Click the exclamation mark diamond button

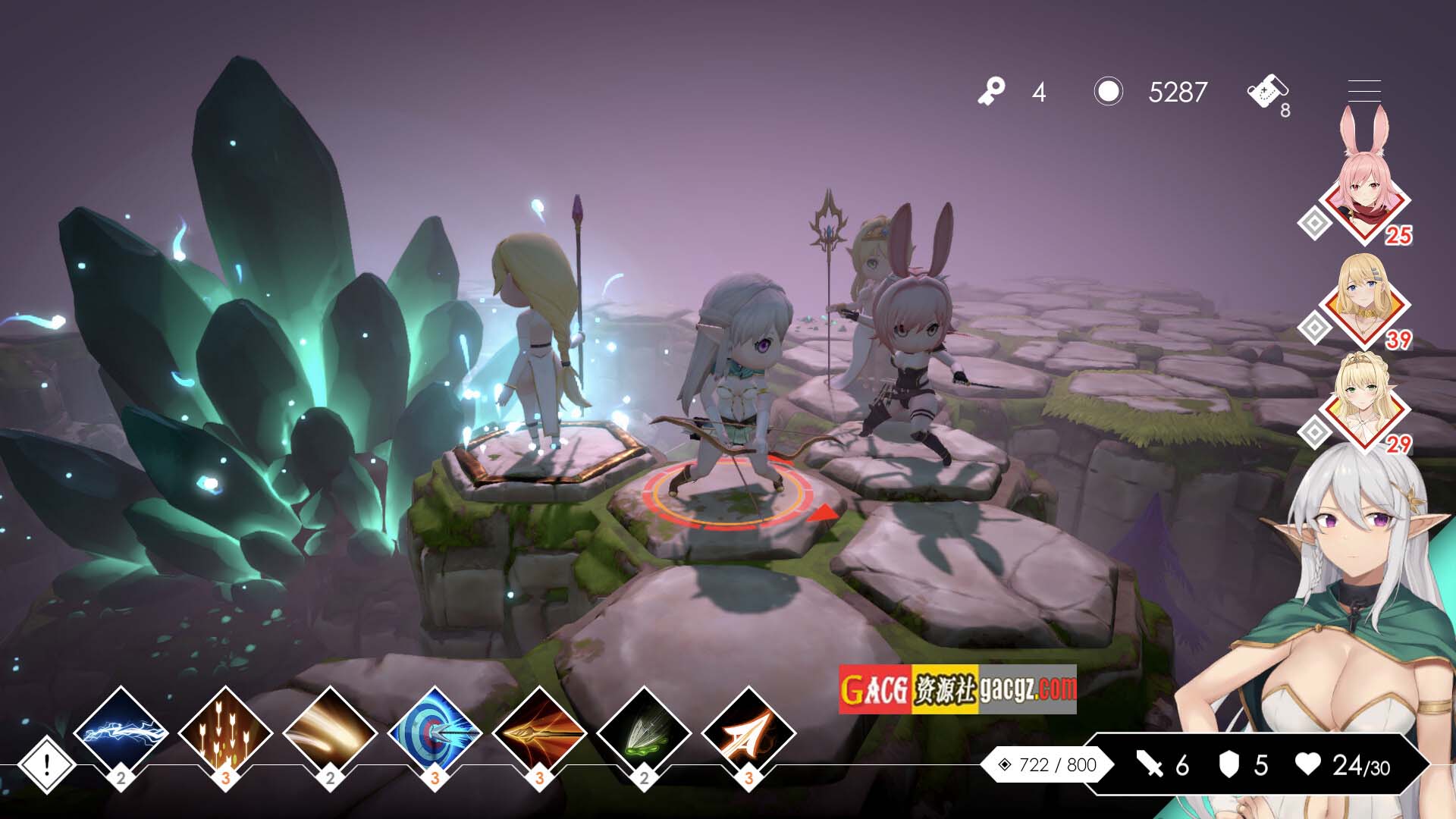(46, 764)
